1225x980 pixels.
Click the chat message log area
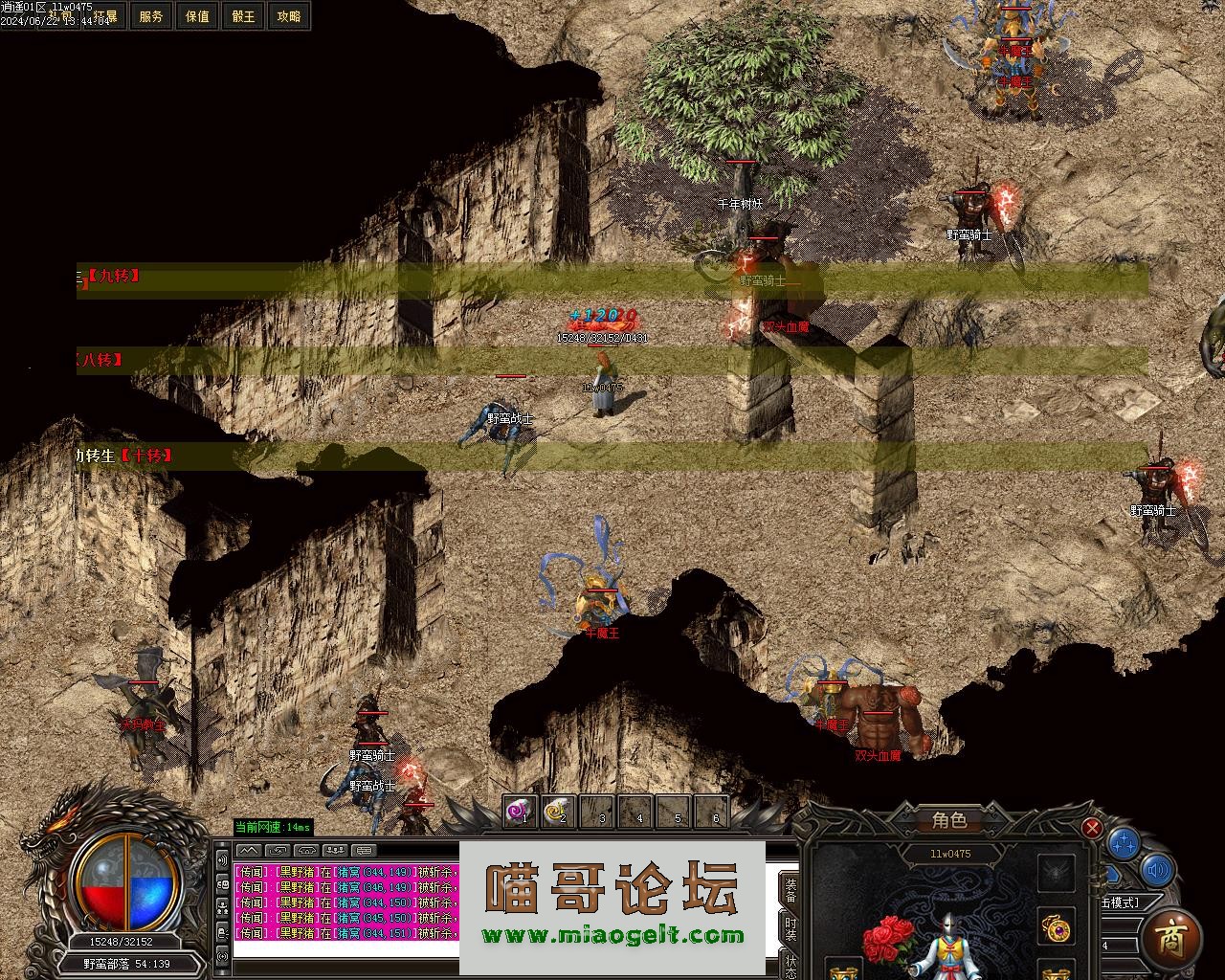(345, 902)
